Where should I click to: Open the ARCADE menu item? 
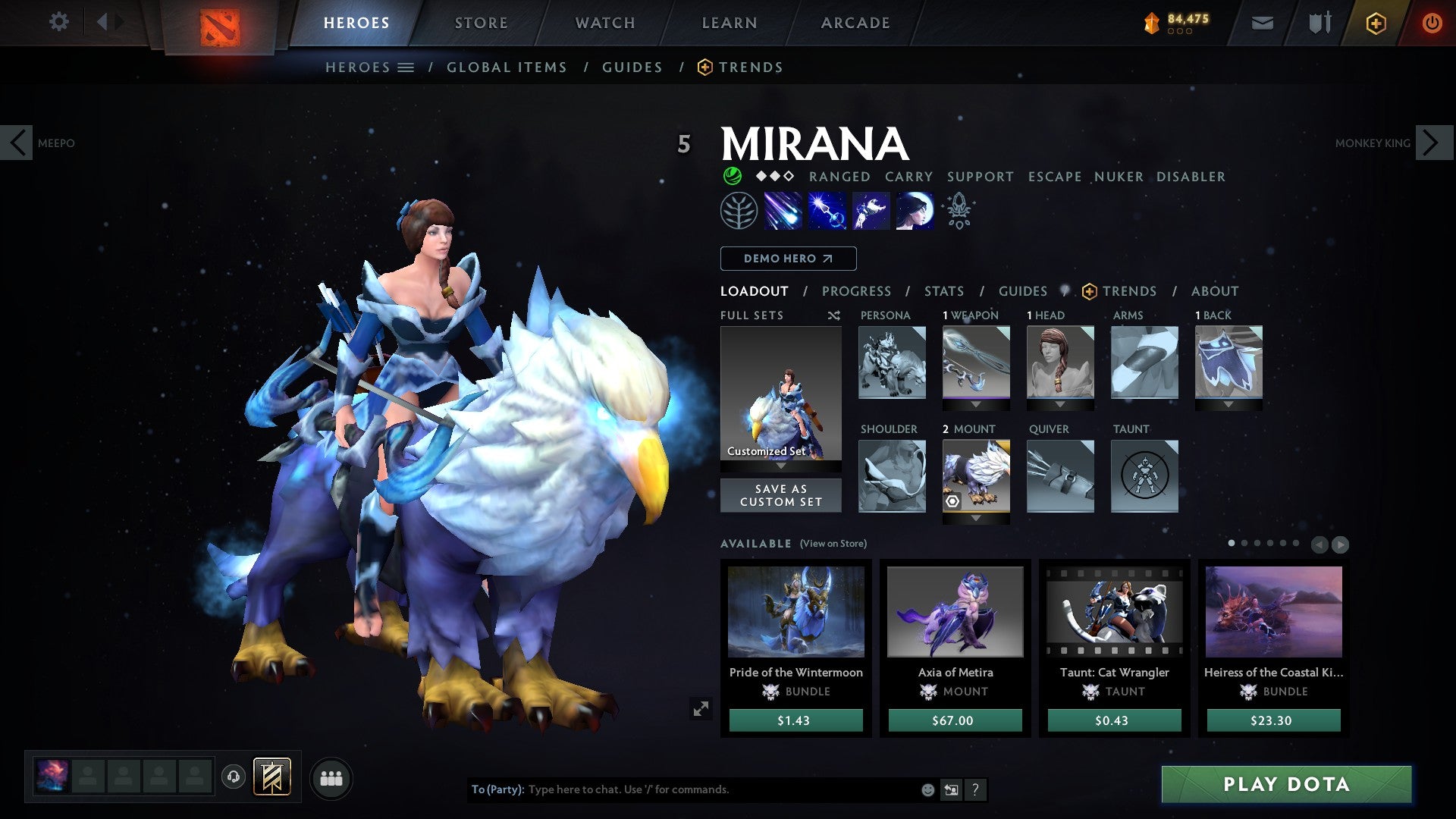tap(855, 22)
